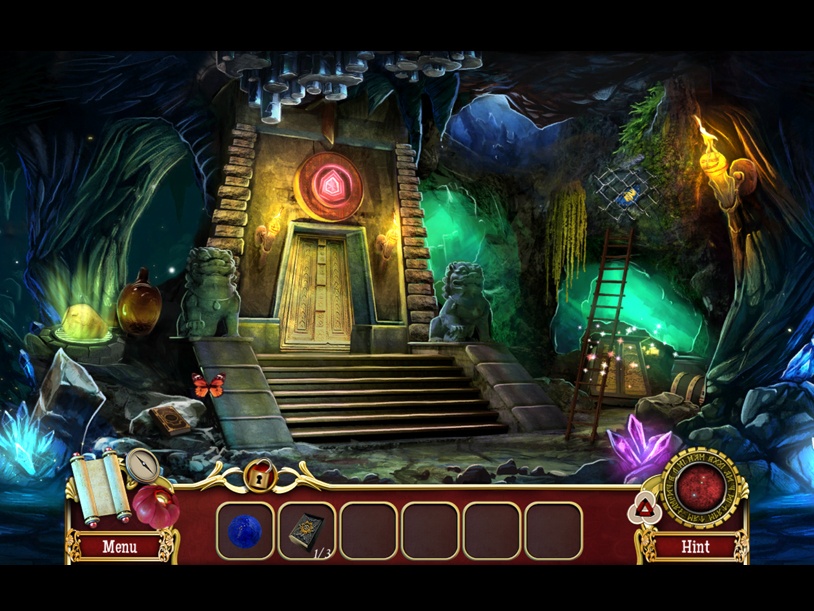Activate the red hint orb
Image resolution: width=814 pixels, height=611 pixels.
703,486
